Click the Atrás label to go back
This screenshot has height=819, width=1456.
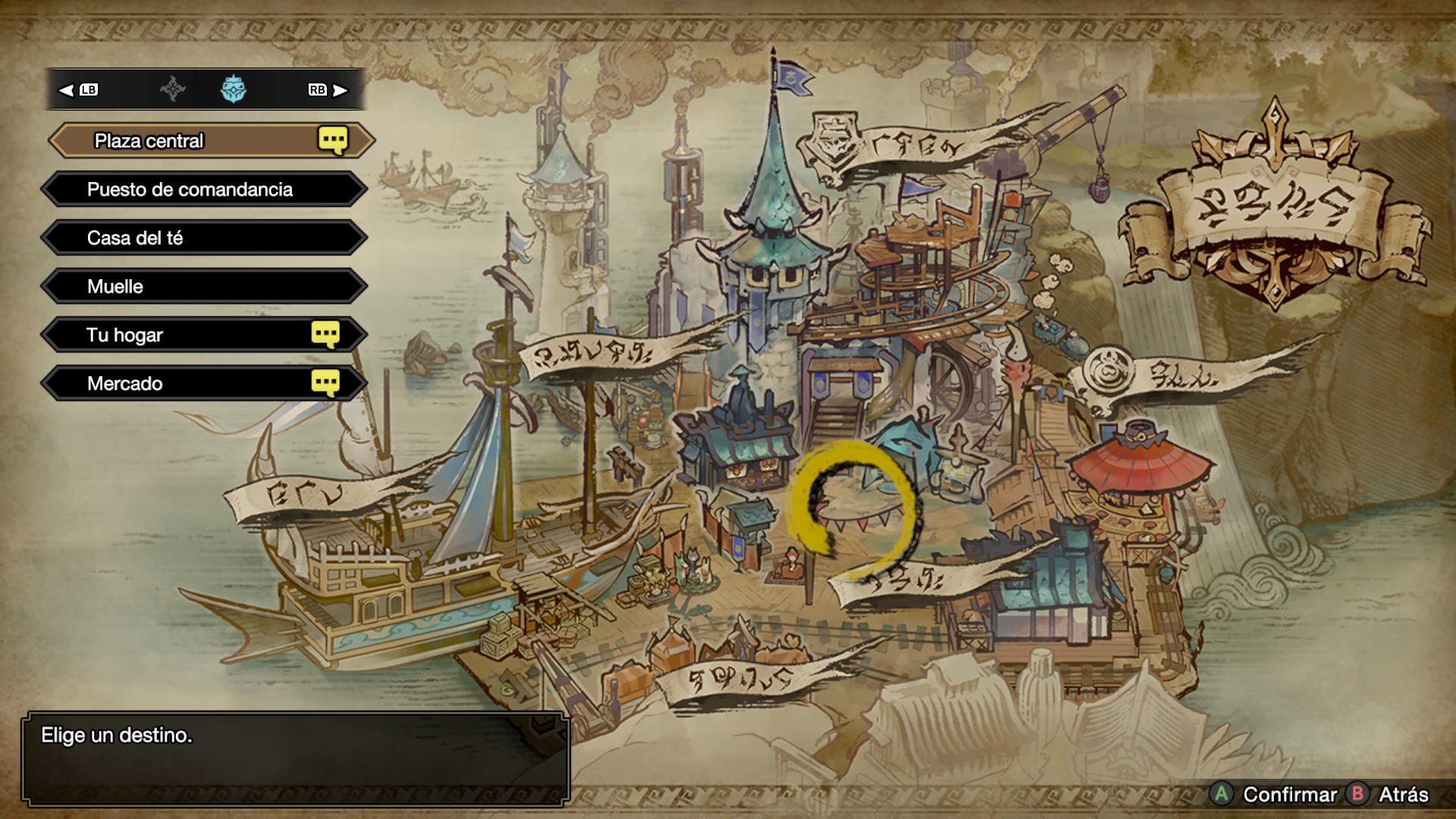coord(1403,794)
